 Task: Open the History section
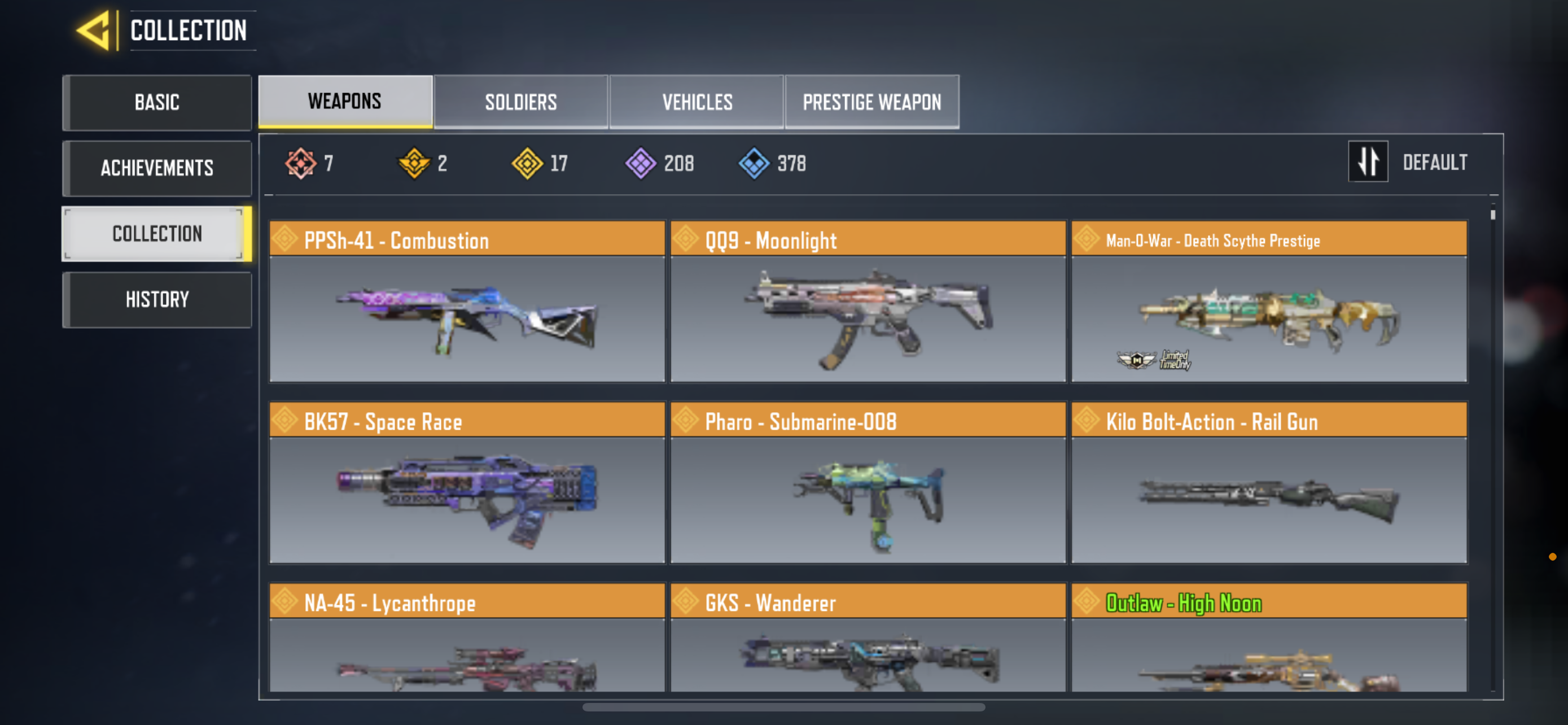(x=157, y=299)
